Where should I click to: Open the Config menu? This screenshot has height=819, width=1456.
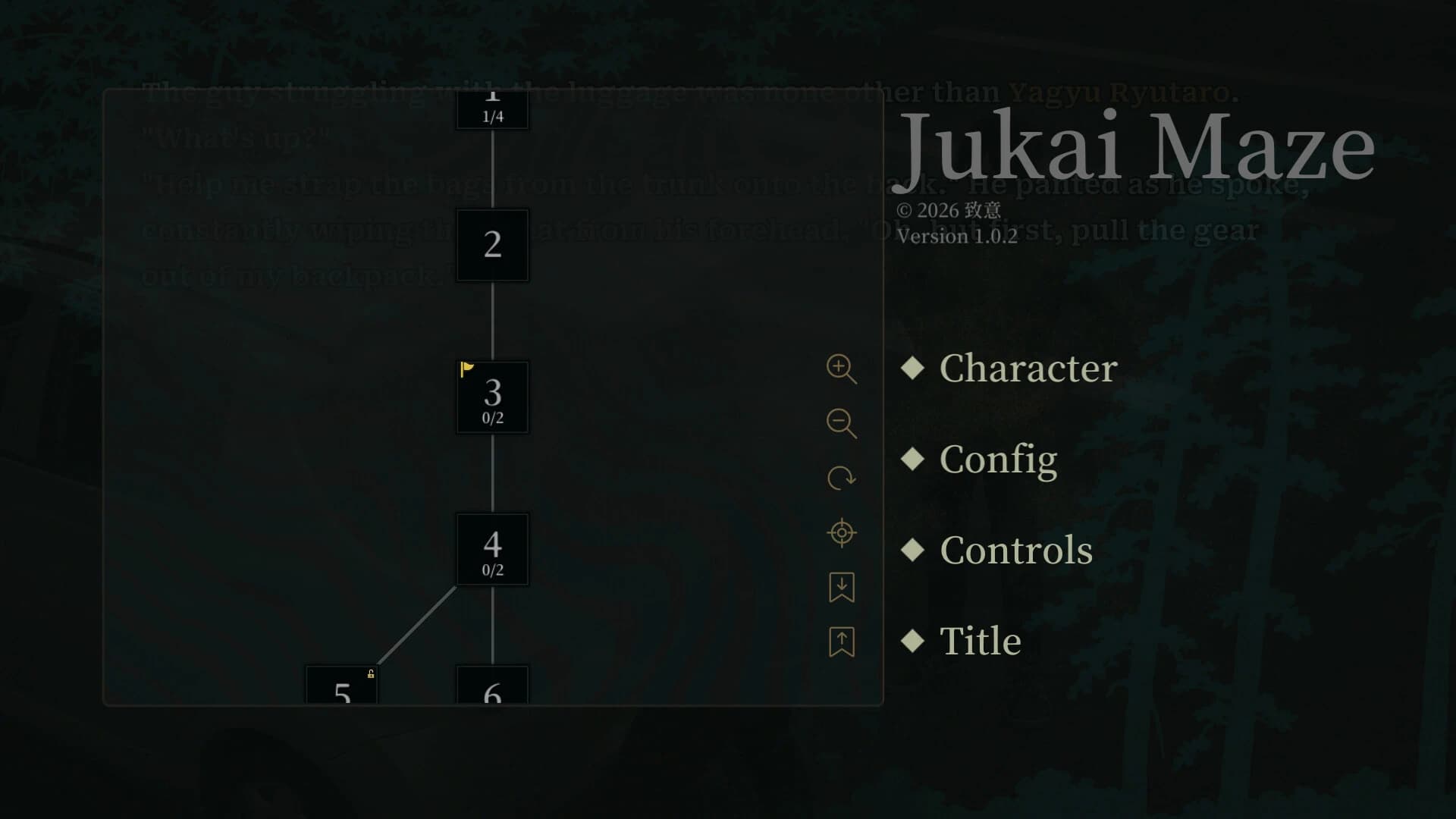pyautogui.click(x=998, y=460)
